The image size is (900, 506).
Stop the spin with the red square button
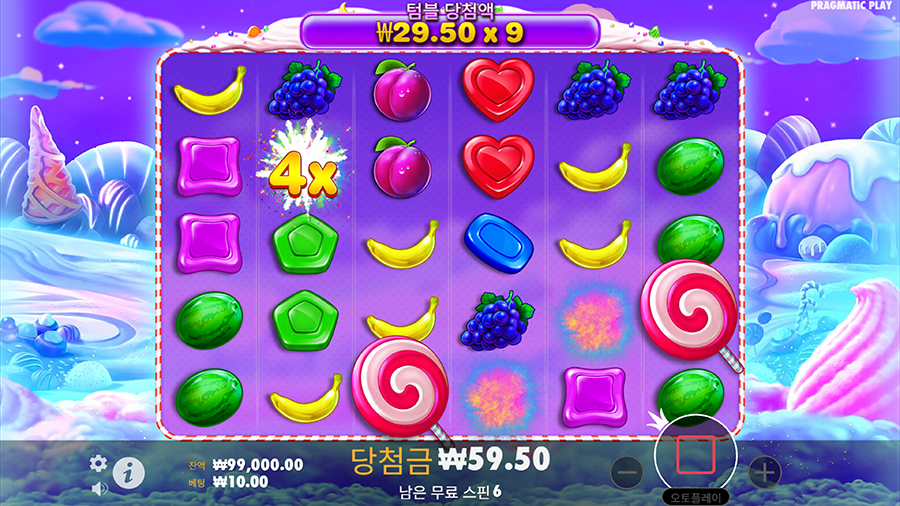pyautogui.click(x=695, y=455)
